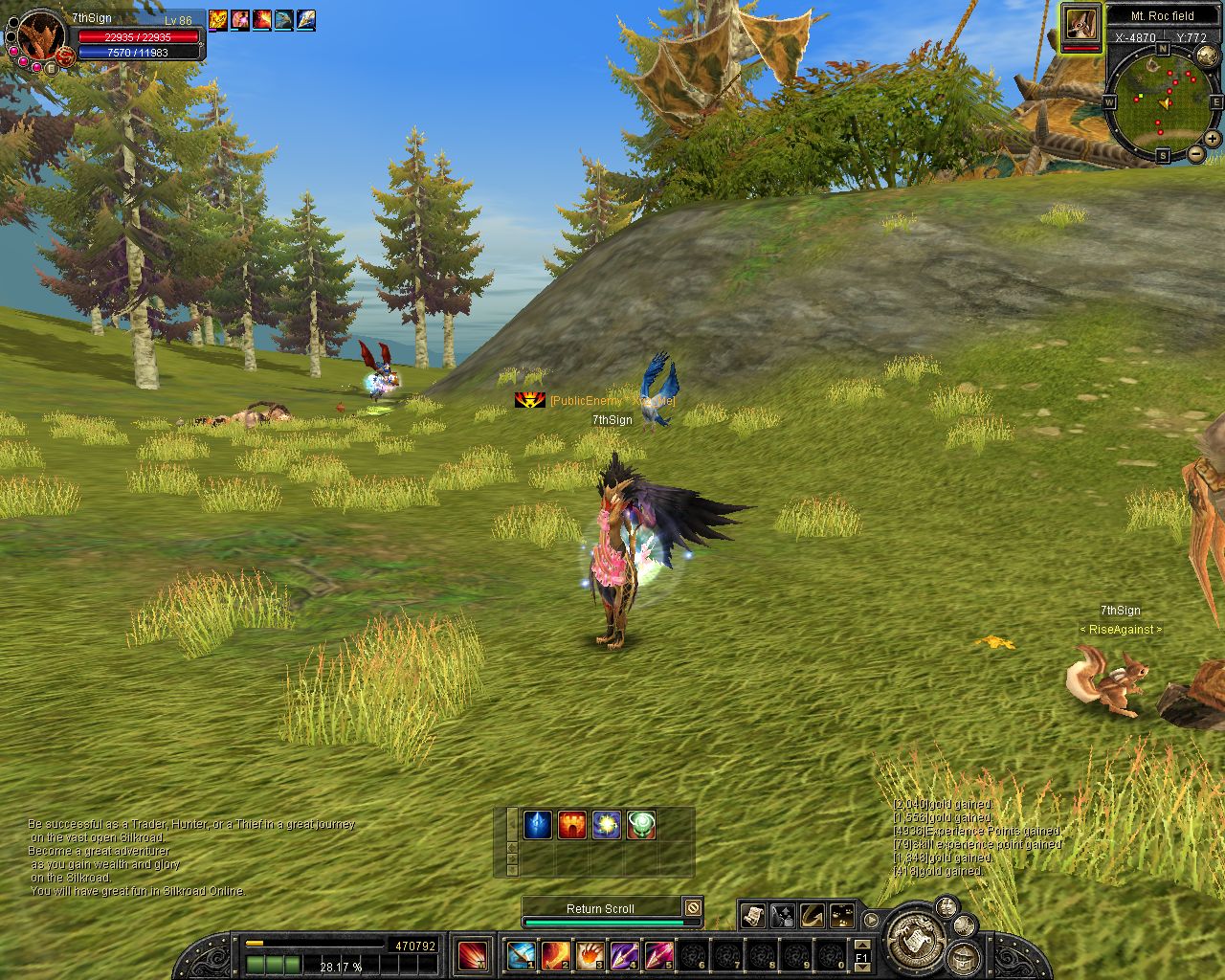1225x980 pixels.
Task: Select the red slash attack icon
Action: click(472, 955)
